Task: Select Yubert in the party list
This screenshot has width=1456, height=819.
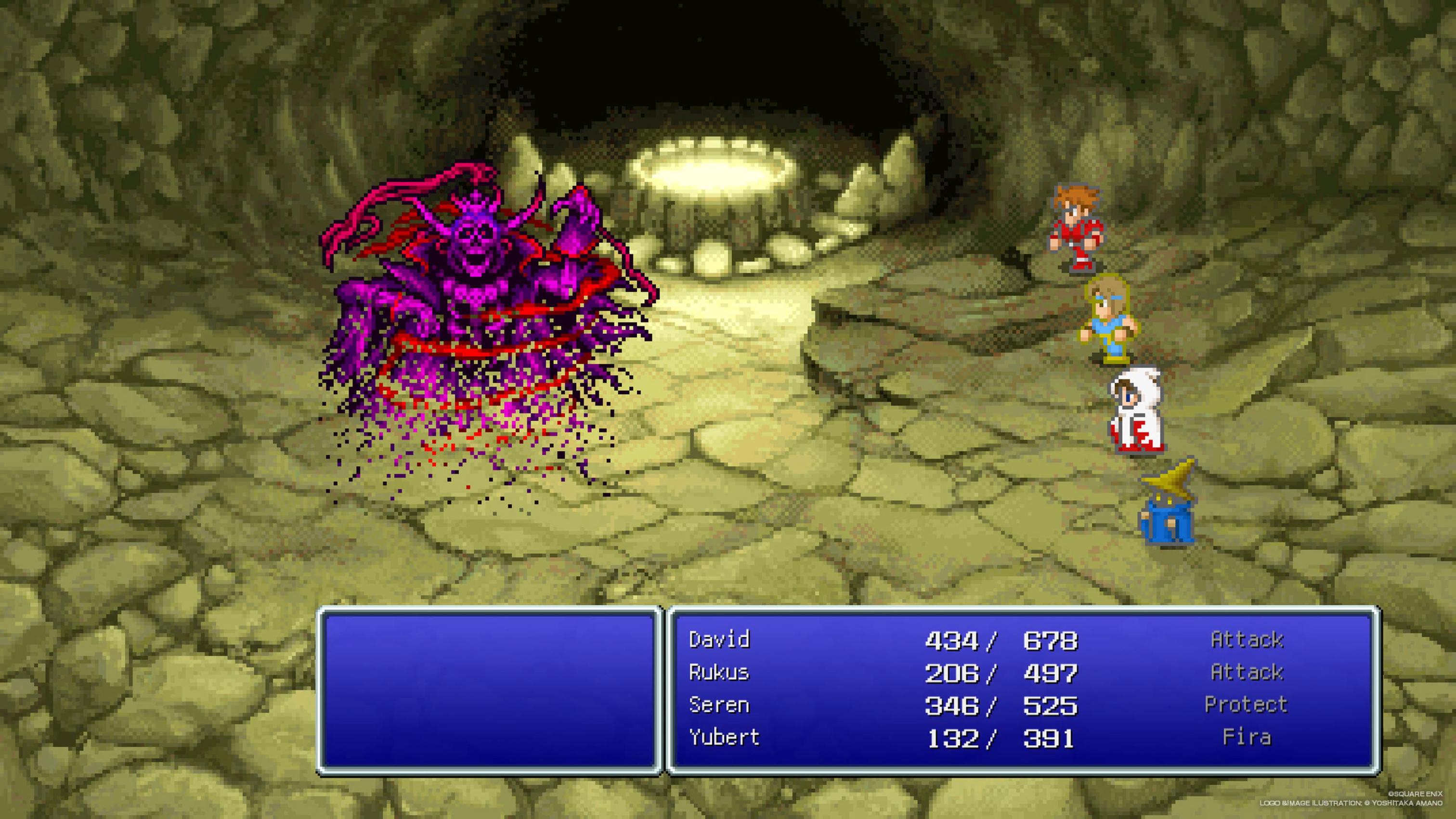Action: (724, 738)
